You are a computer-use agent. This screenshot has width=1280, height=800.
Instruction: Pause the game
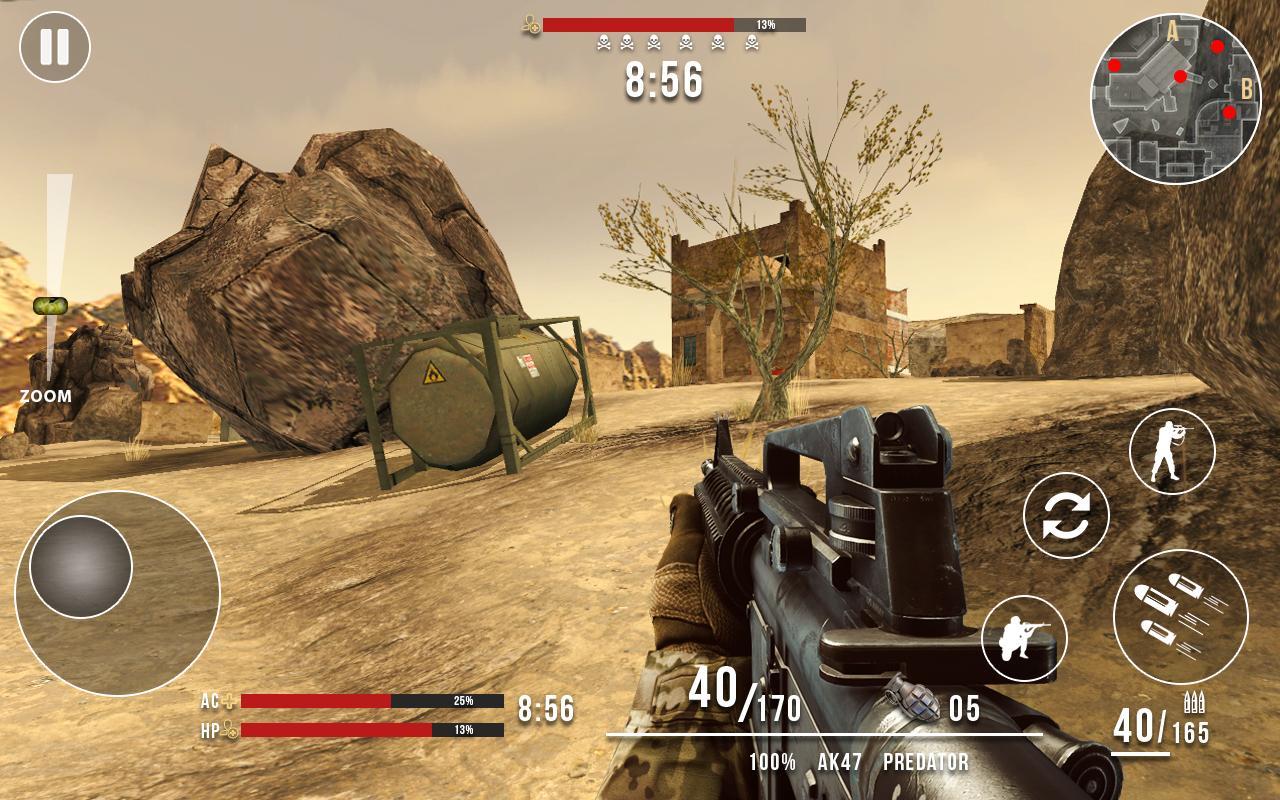coord(55,45)
